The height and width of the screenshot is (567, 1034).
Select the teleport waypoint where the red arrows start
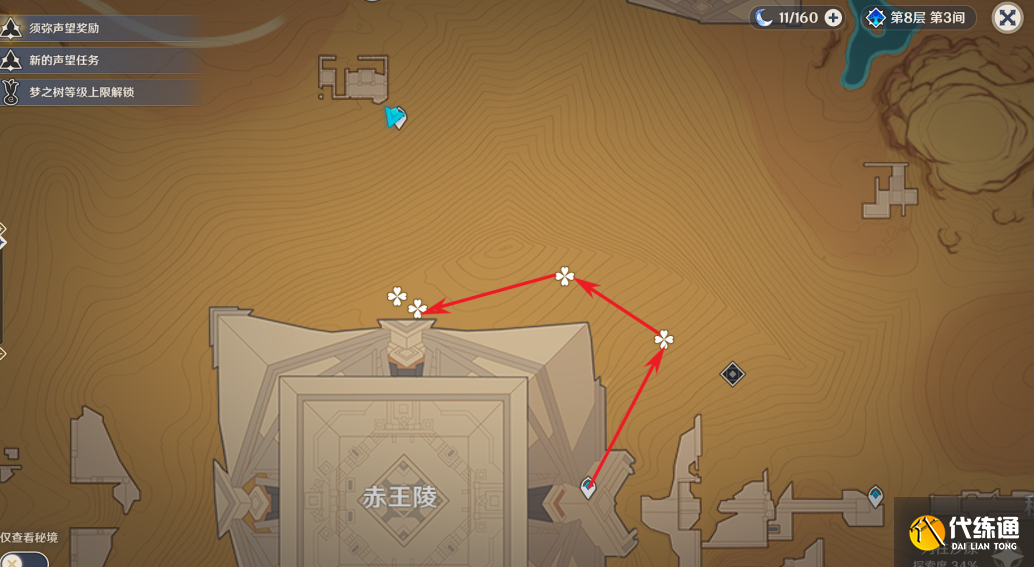[x=588, y=488]
